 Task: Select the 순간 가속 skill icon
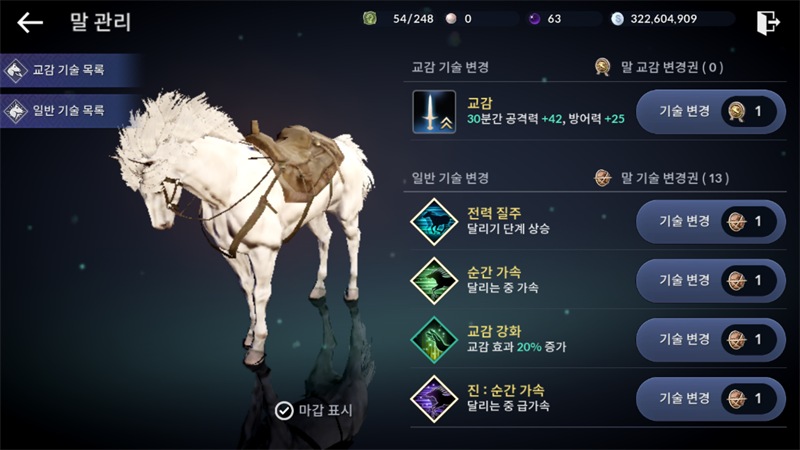click(434, 280)
